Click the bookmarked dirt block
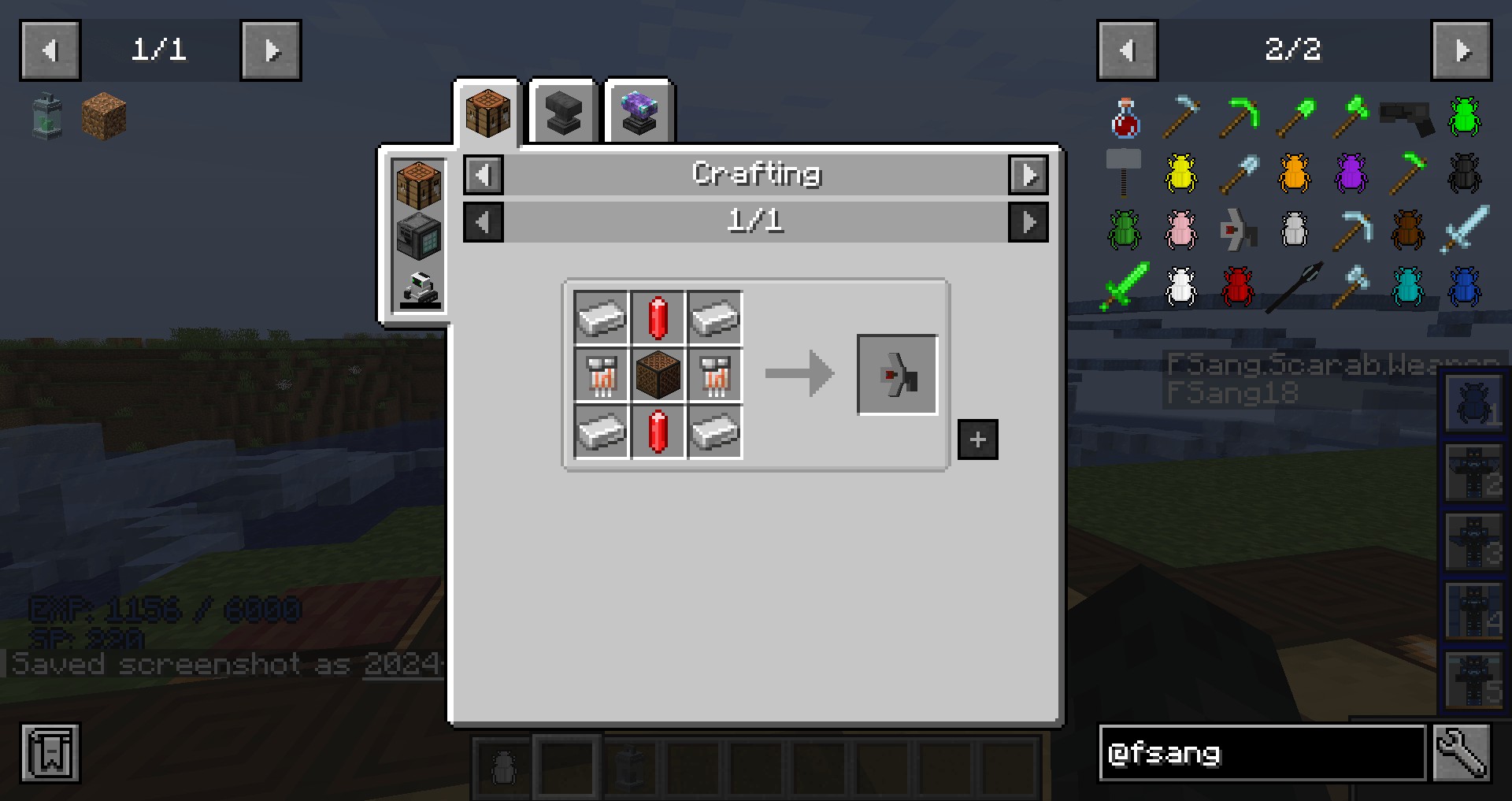The image size is (1512, 801). pyautogui.click(x=104, y=117)
